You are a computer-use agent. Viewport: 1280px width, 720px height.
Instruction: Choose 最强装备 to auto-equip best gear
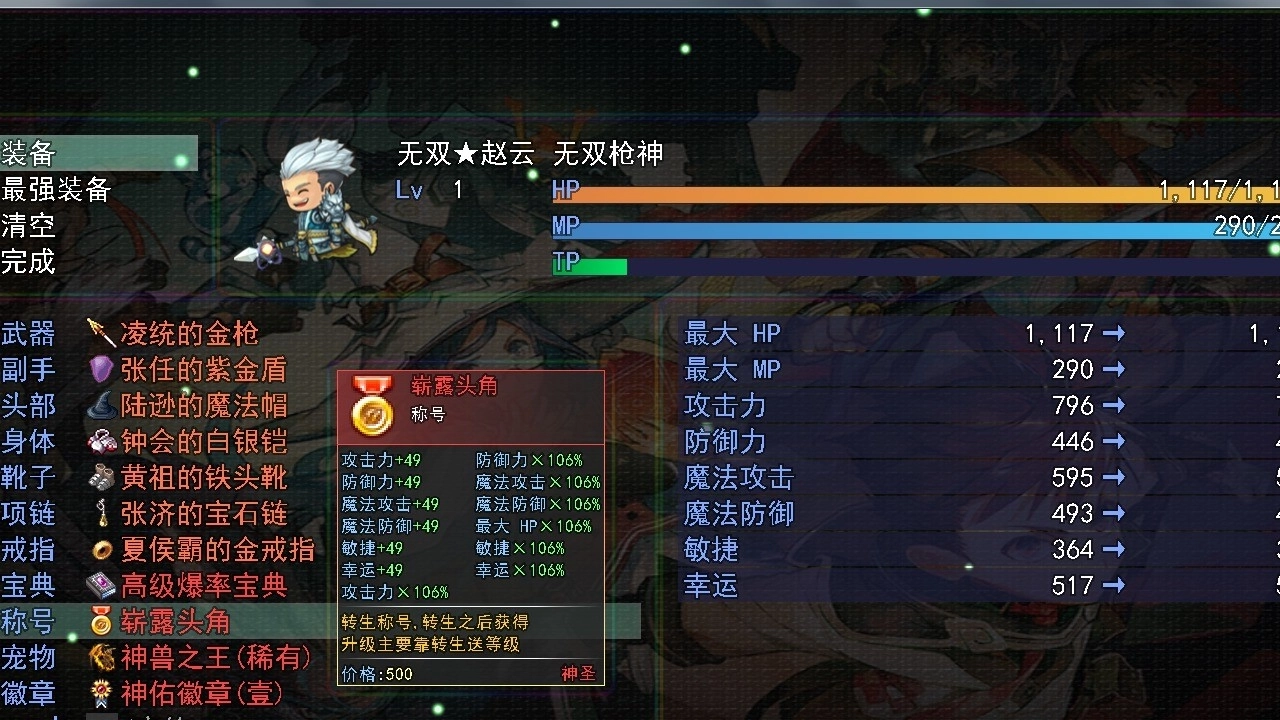click(x=55, y=190)
